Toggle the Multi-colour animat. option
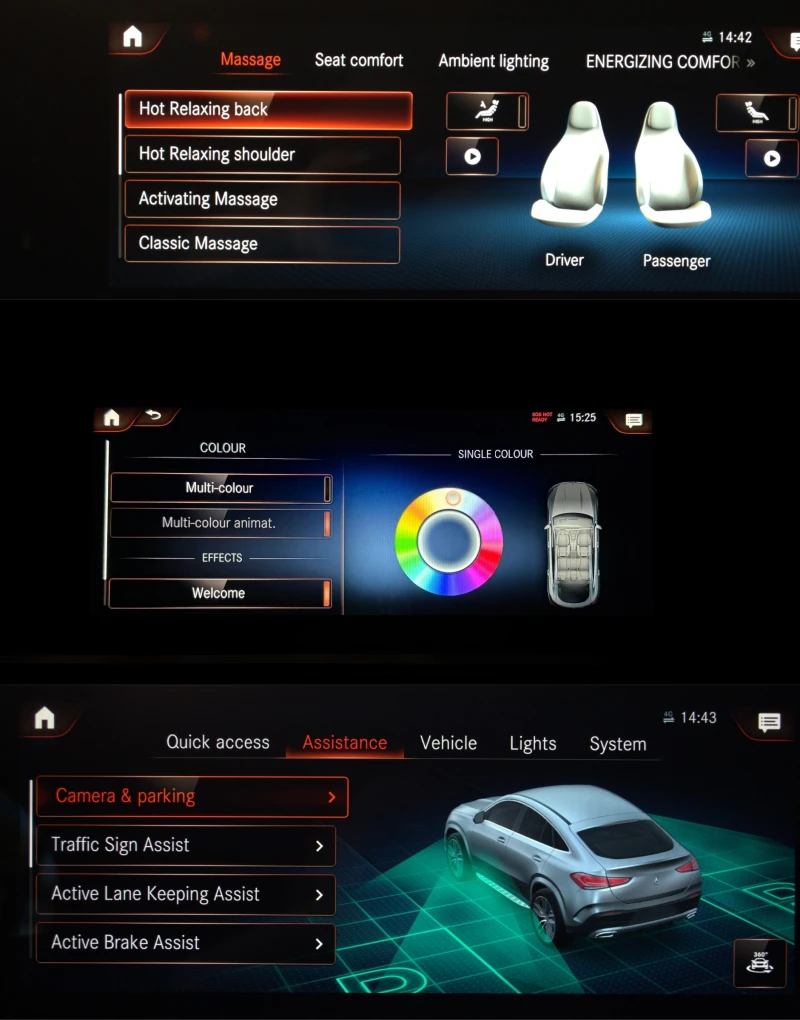The width and height of the screenshot is (800, 1020). coord(220,523)
